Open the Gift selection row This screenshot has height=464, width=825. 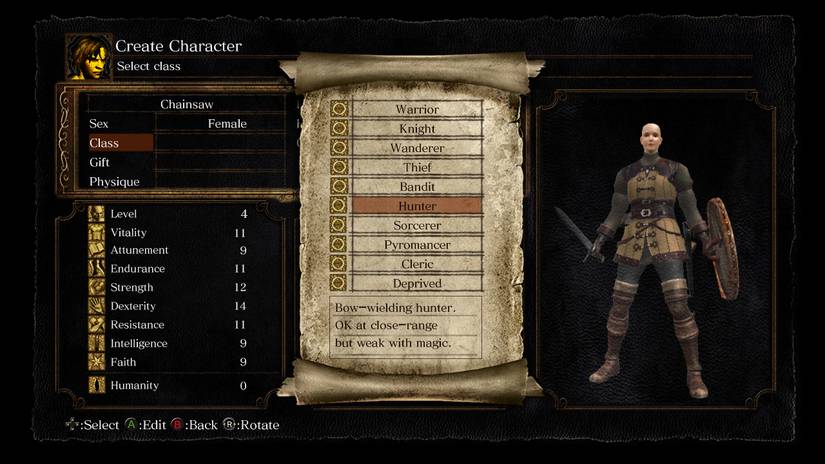[187, 162]
